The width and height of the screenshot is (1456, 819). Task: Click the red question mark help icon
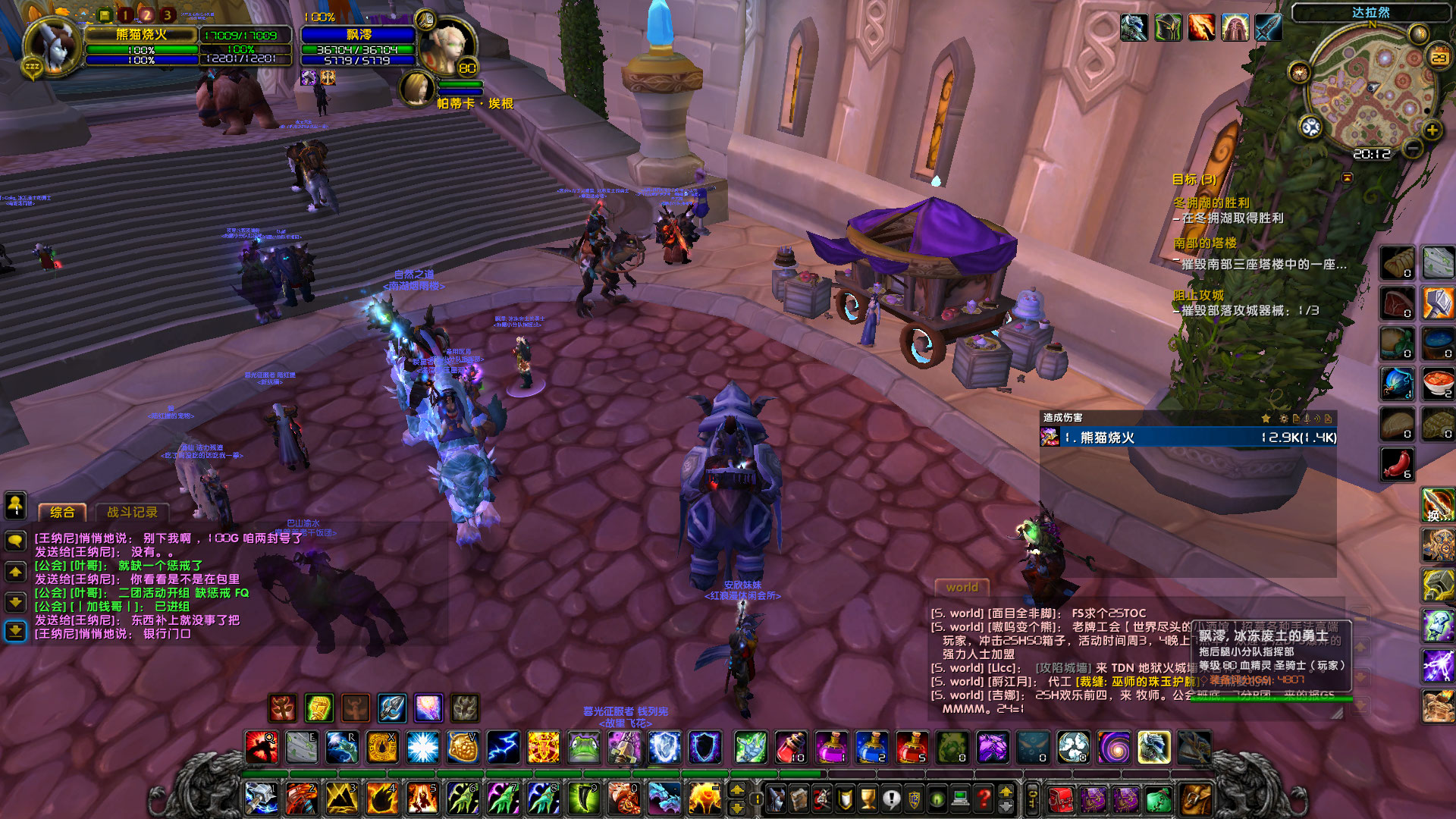coord(983,798)
